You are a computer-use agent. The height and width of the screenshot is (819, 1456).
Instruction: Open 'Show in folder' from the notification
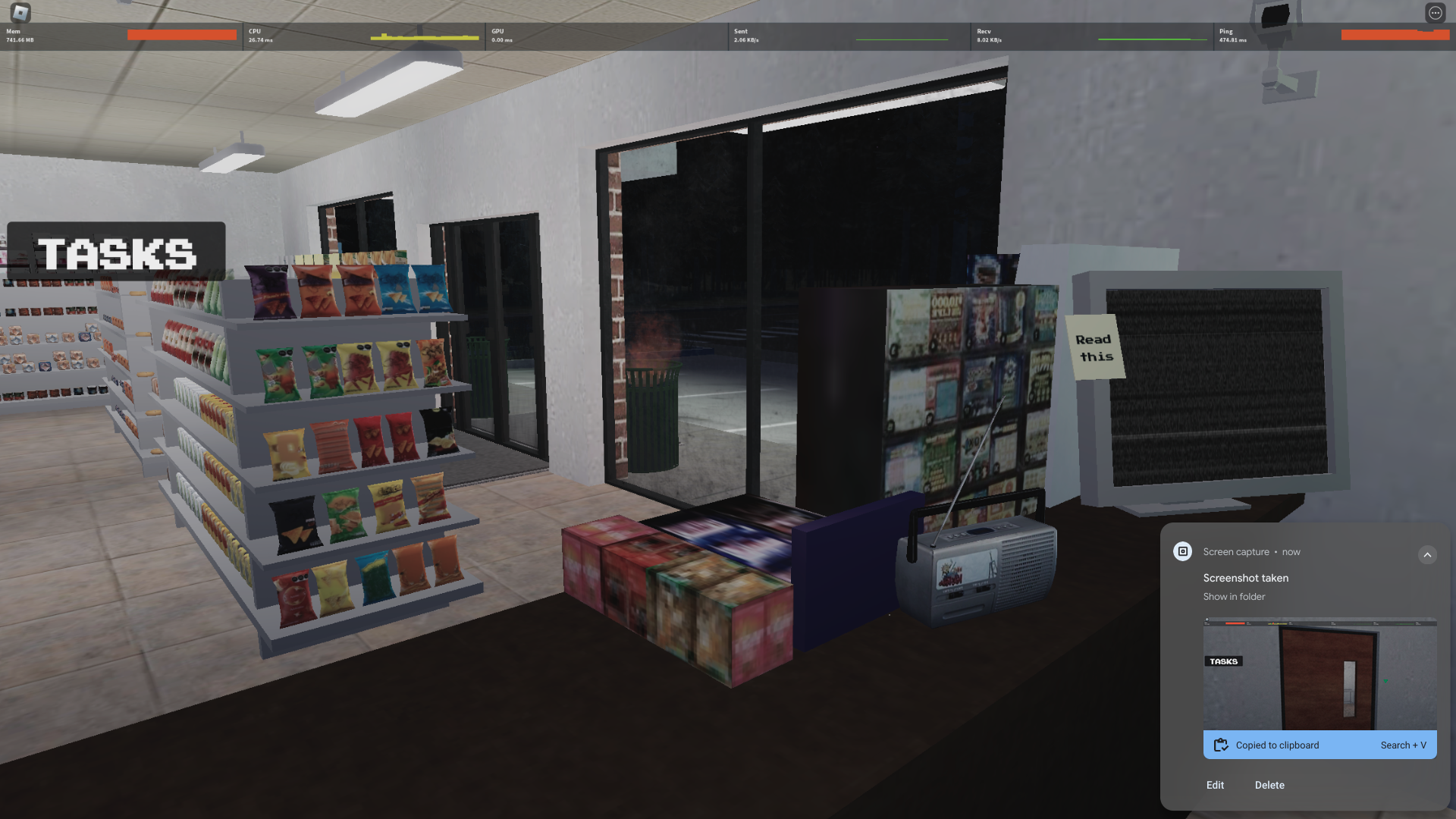[x=1234, y=597]
